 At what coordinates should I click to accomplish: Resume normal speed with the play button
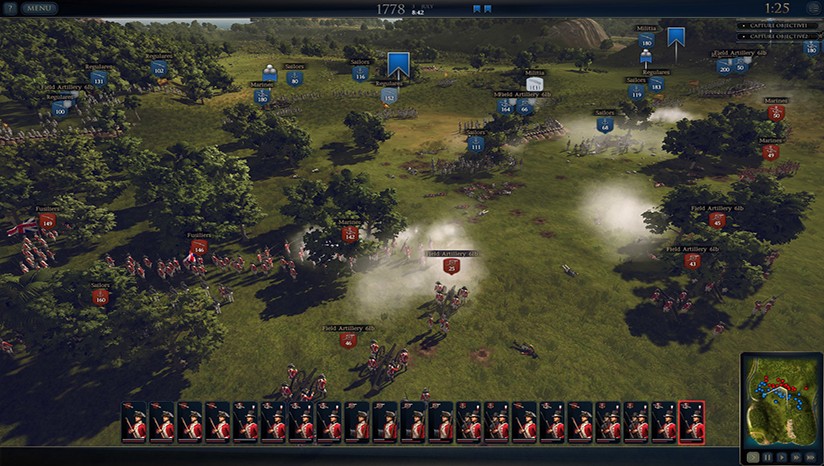(x=782, y=456)
